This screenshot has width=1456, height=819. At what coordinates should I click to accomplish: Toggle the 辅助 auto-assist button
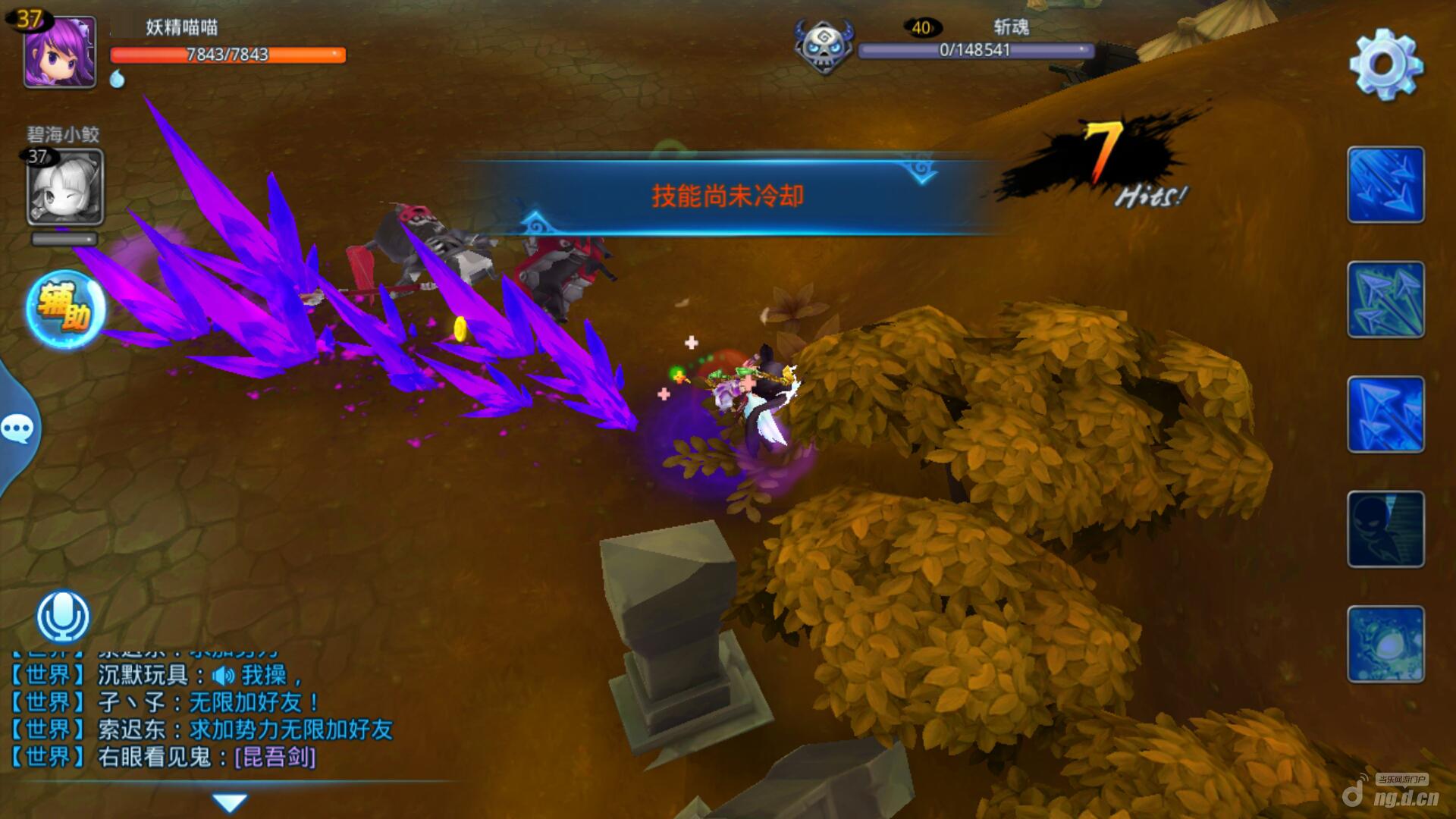[x=65, y=309]
